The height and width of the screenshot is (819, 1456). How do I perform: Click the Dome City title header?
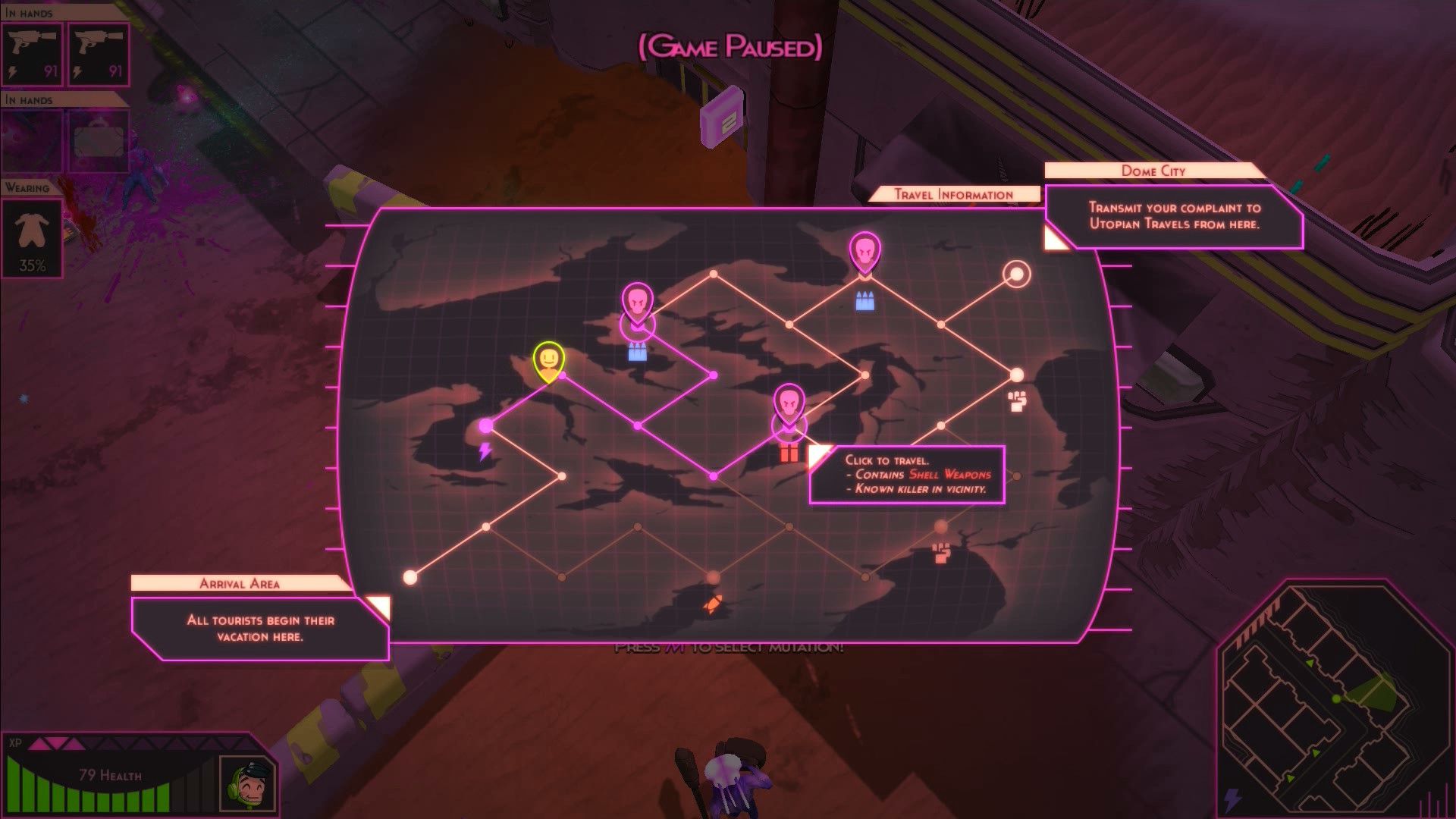point(1153,171)
